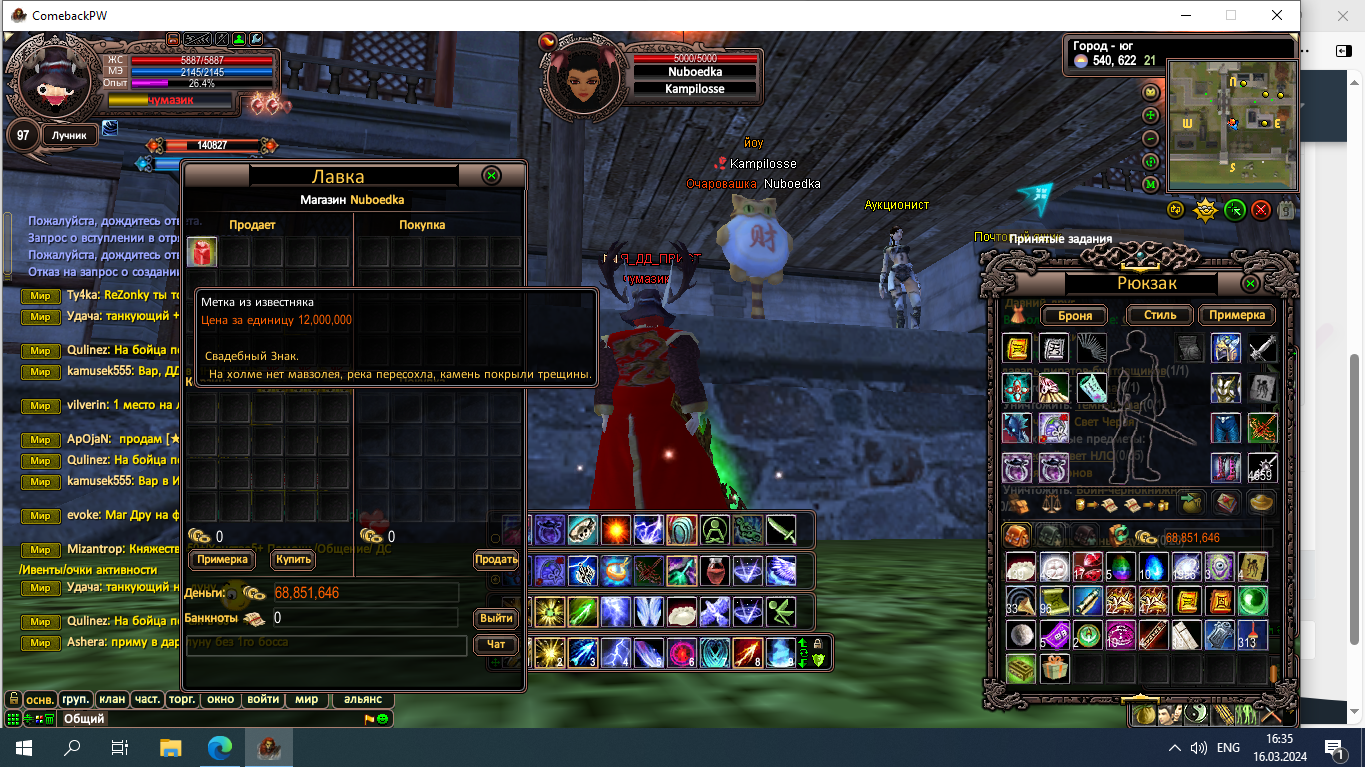This screenshot has height=767, width=1365.
Task: Switch to the Стиль equipment view
Action: tap(1153, 315)
